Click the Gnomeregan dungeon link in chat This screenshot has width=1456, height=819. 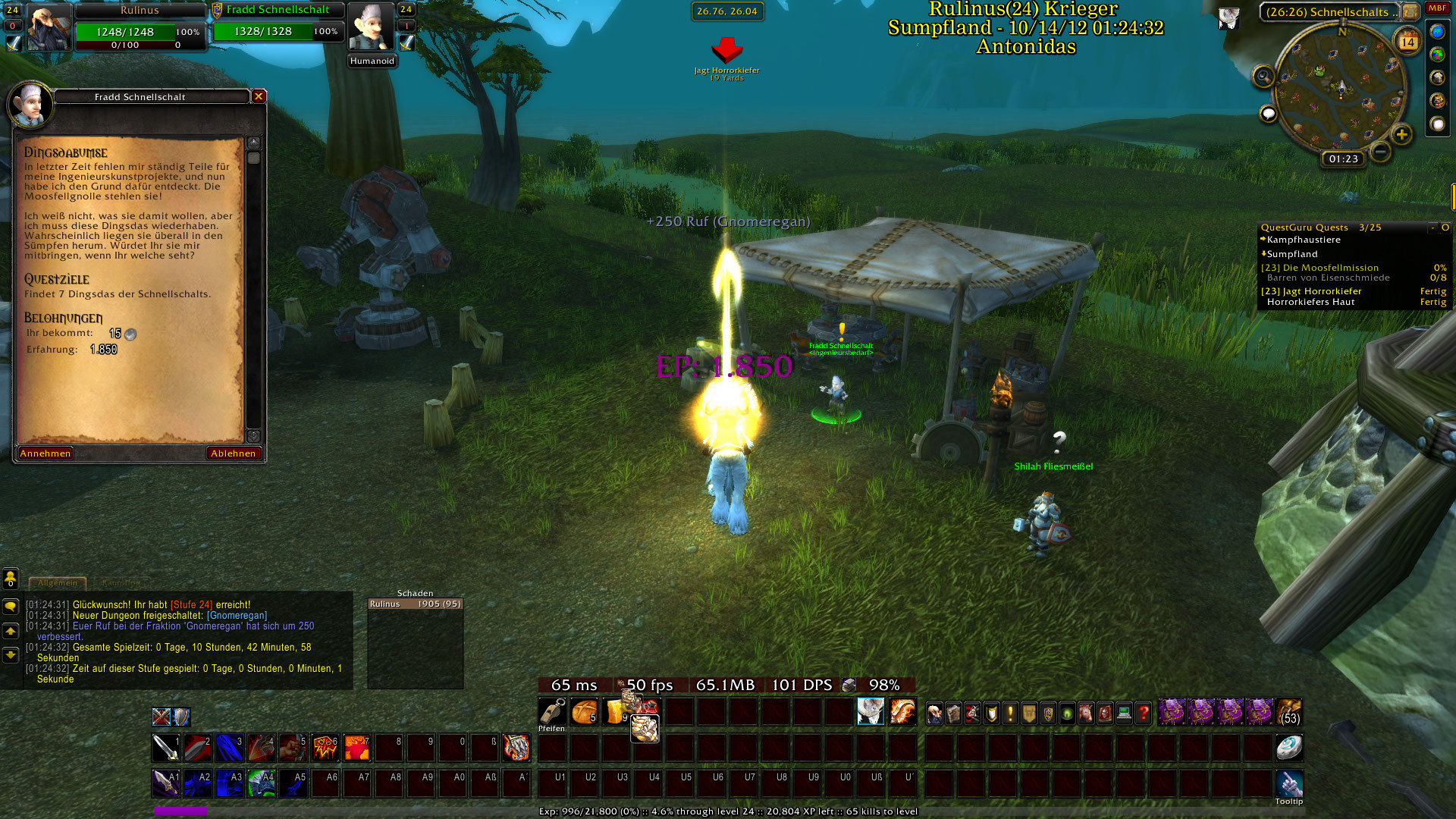point(237,616)
